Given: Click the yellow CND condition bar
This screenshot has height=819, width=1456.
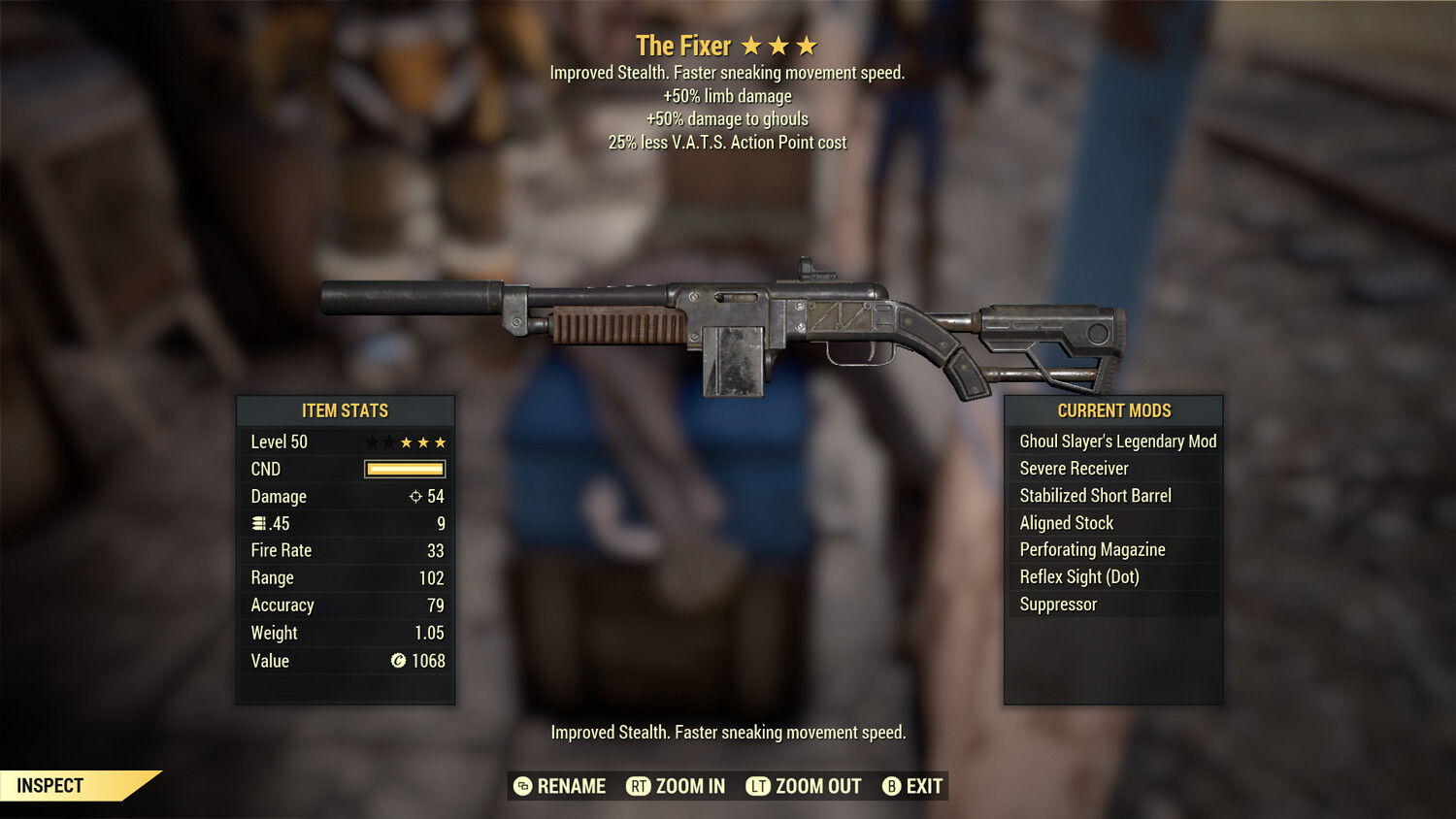Looking at the screenshot, I should pyautogui.click(x=403, y=469).
